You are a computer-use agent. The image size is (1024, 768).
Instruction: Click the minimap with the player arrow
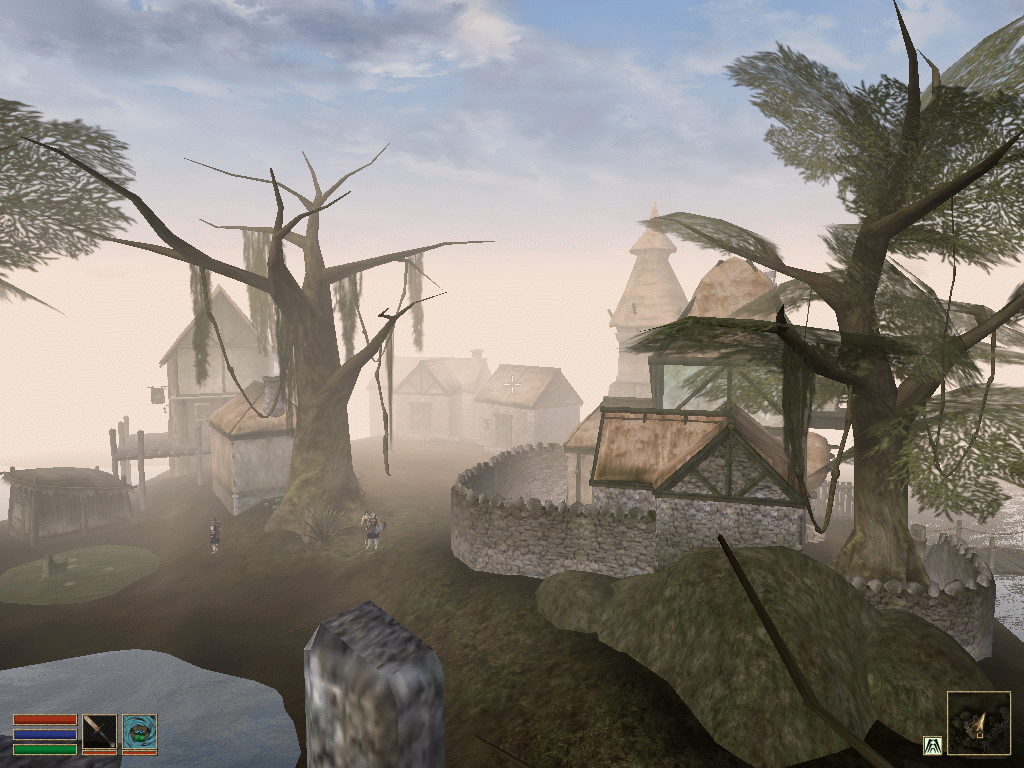click(978, 723)
